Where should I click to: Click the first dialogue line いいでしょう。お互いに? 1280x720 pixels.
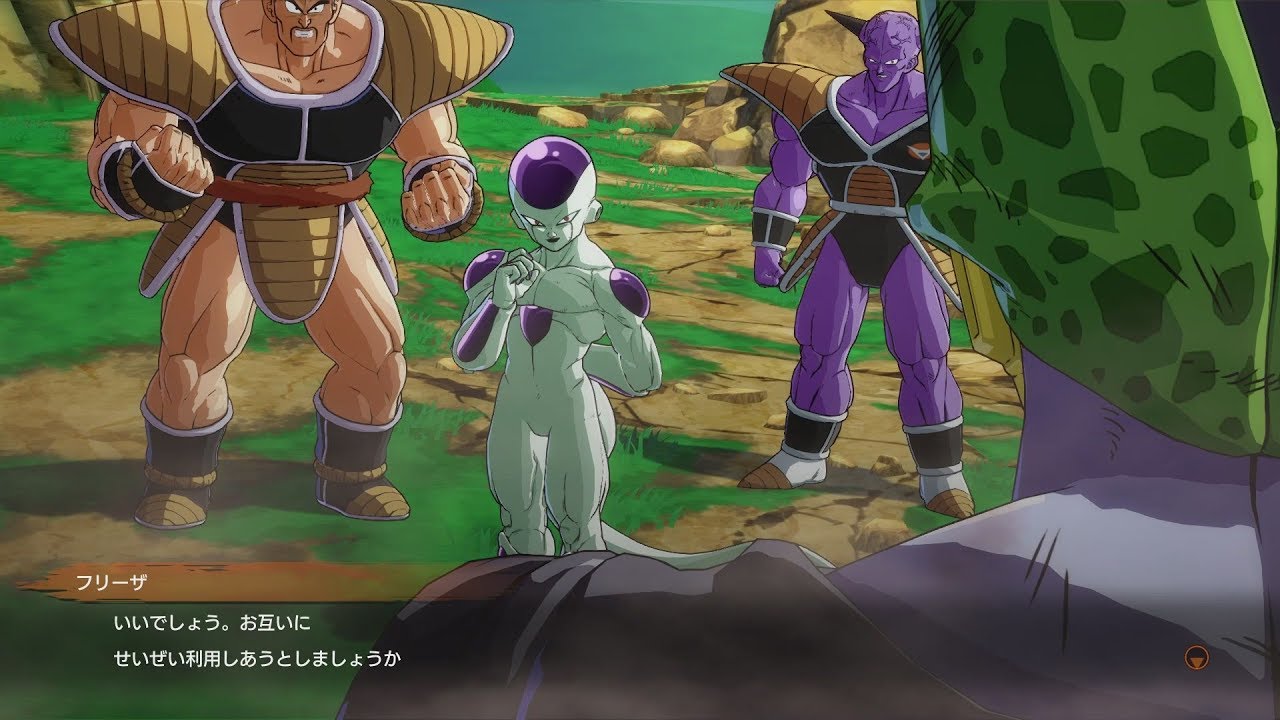pos(210,621)
